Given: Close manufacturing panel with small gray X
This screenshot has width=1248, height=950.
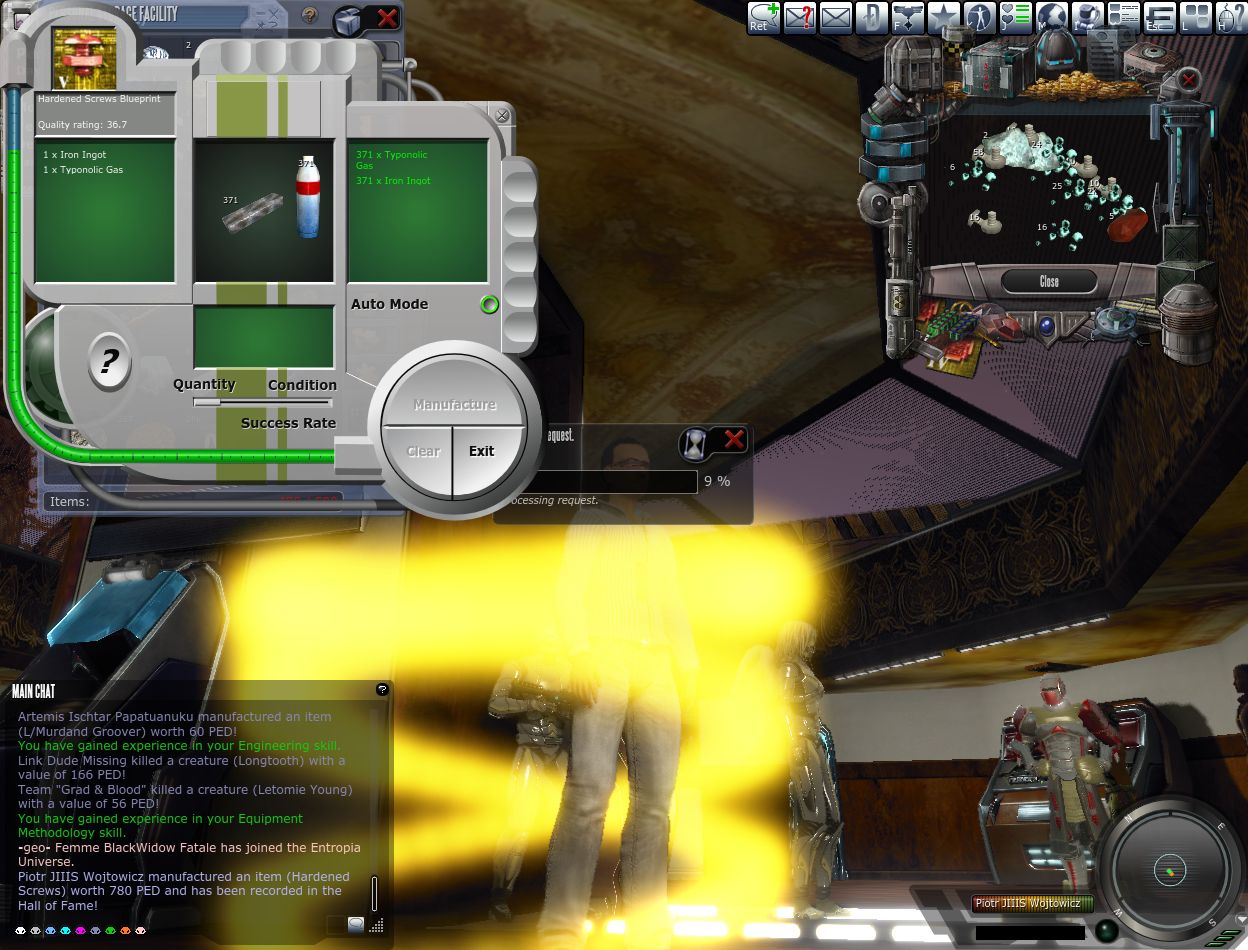Looking at the screenshot, I should pyautogui.click(x=502, y=116).
